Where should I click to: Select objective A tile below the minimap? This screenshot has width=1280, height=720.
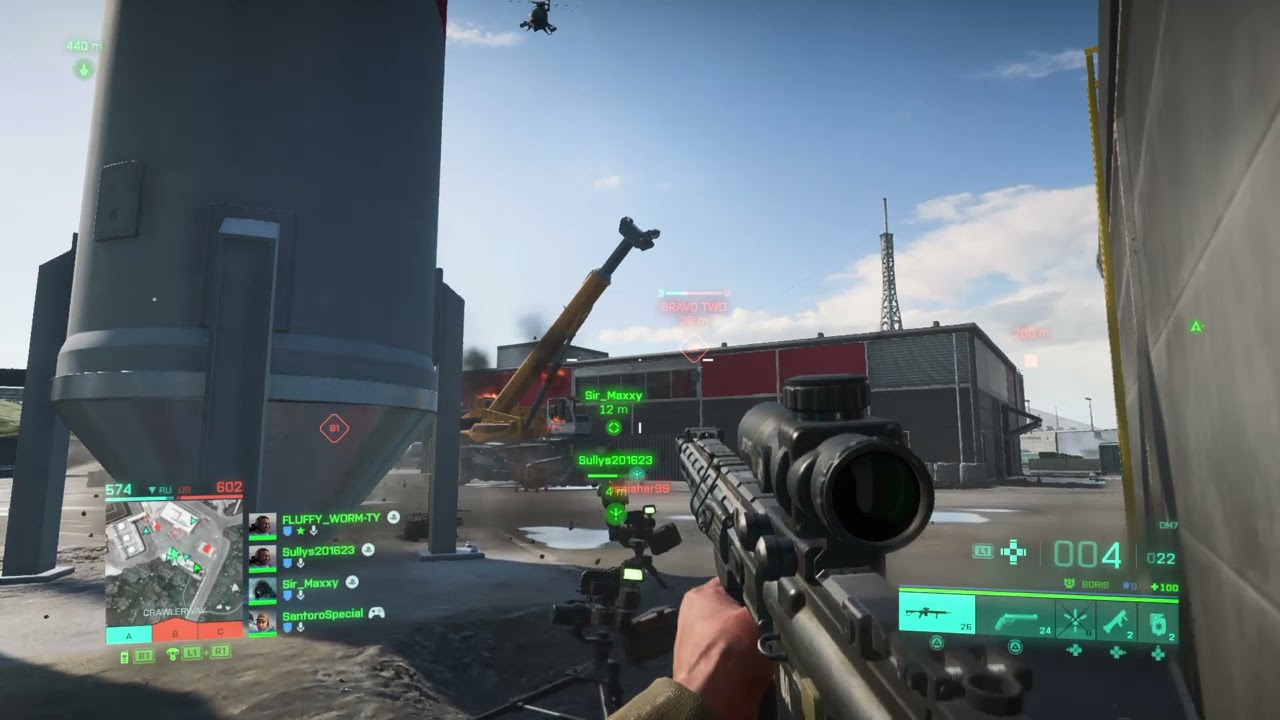click(x=128, y=633)
